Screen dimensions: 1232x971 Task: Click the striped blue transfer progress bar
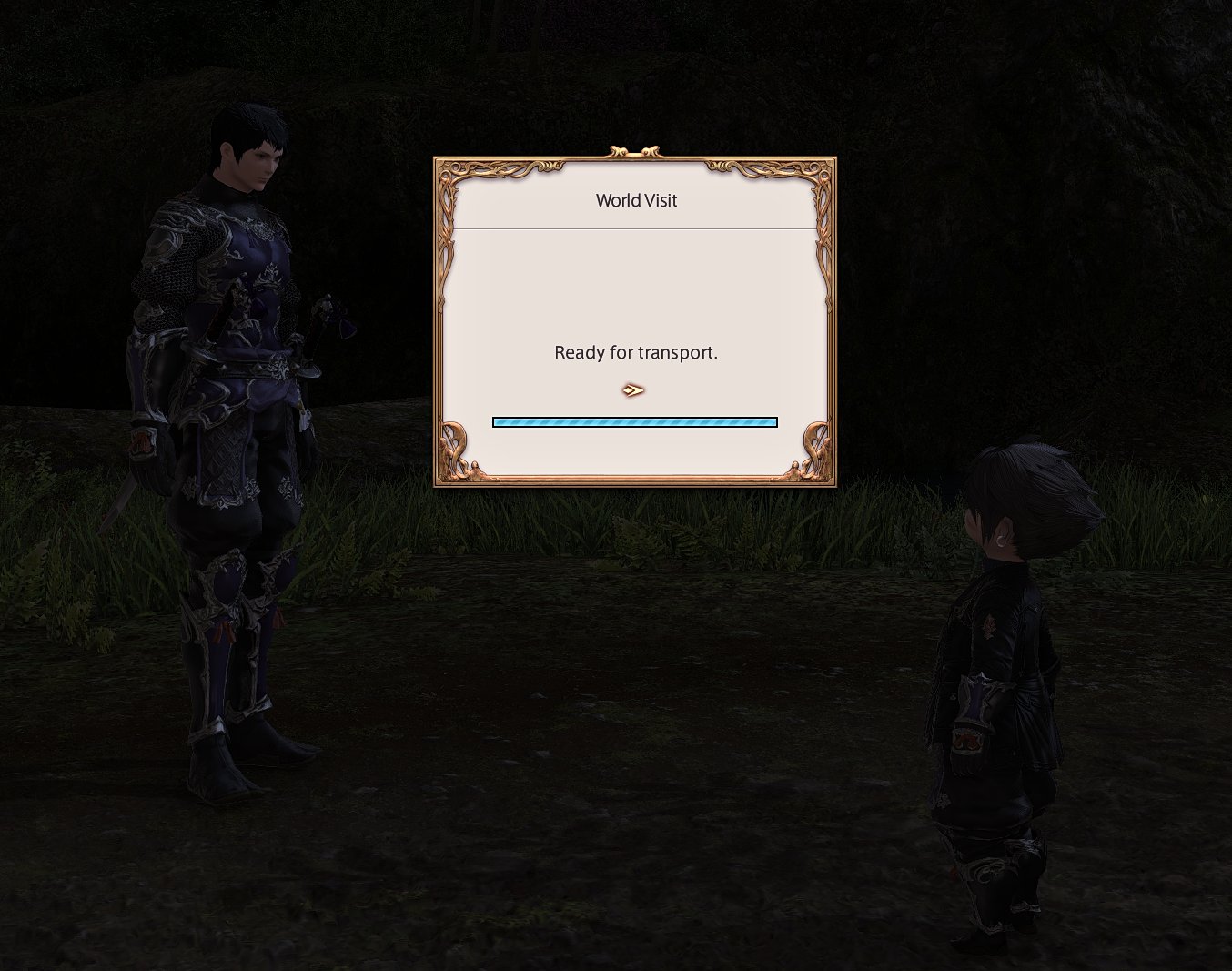point(635,421)
